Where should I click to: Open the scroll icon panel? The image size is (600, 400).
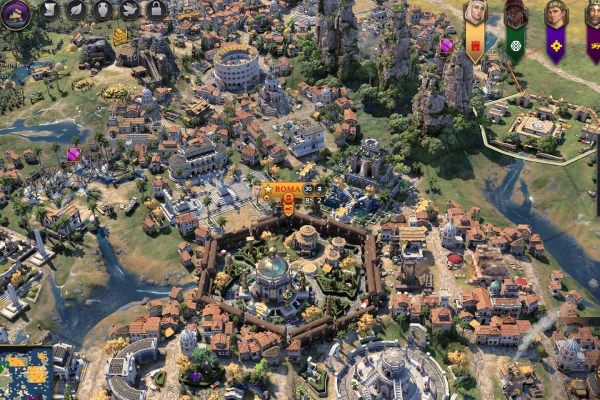pos(50,11)
